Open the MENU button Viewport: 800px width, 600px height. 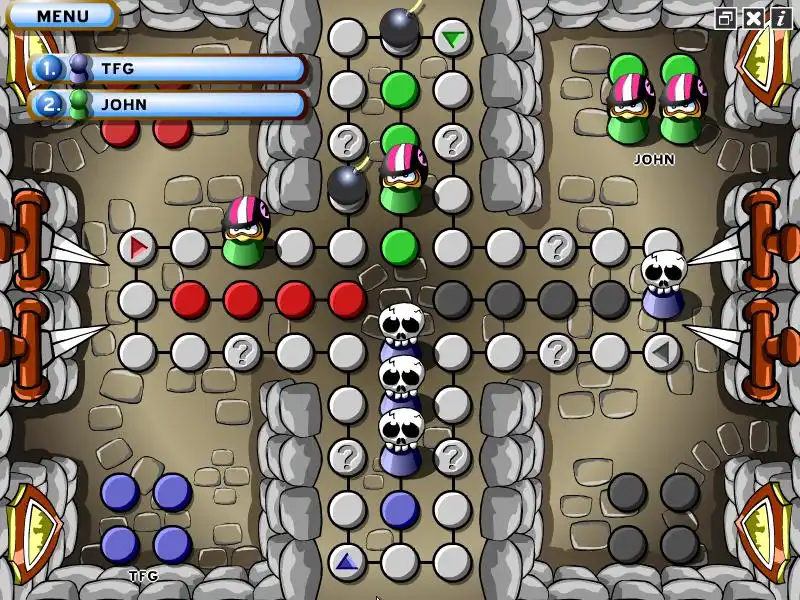[62, 16]
